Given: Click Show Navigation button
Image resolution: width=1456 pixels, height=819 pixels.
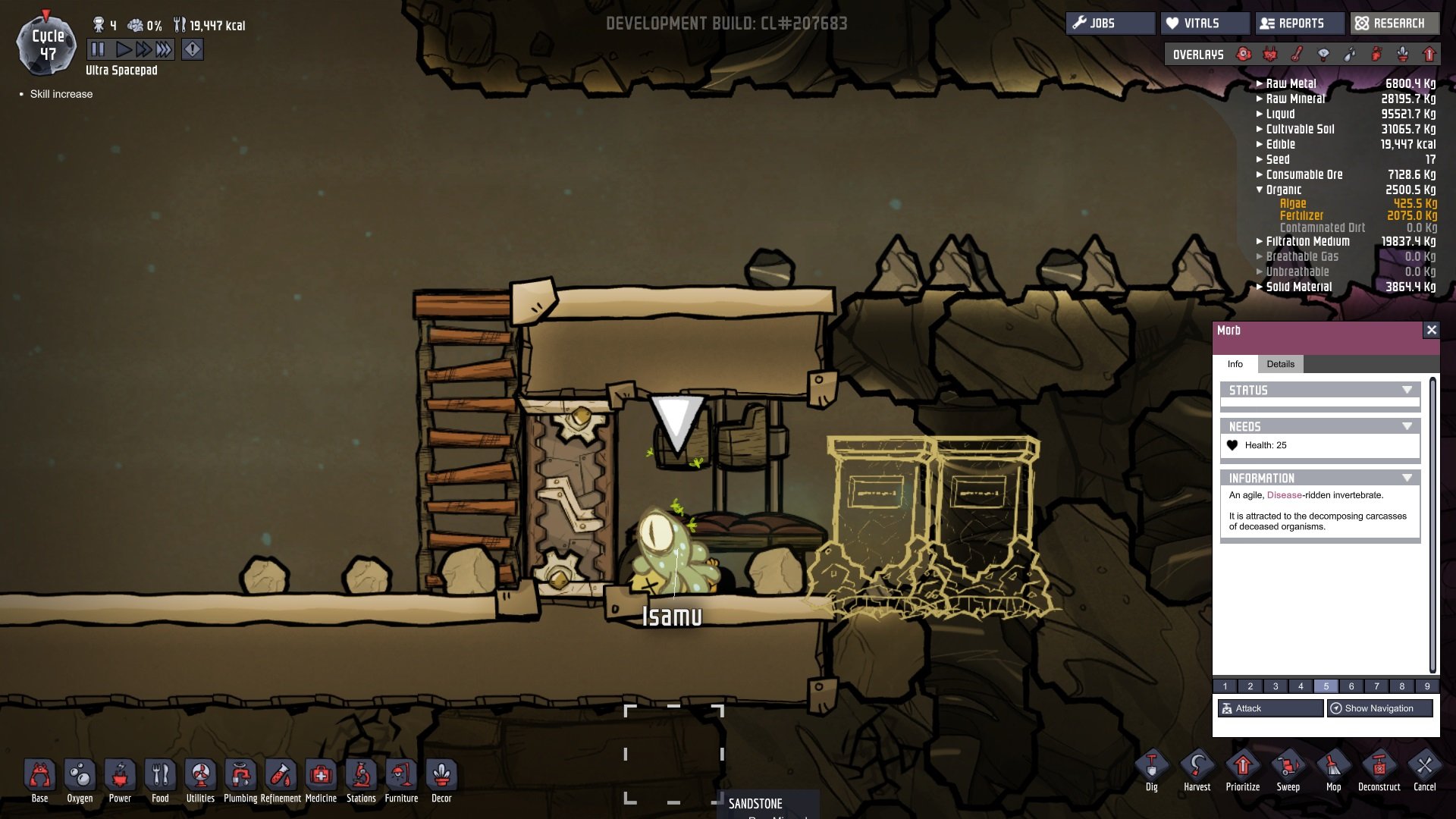Looking at the screenshot, I should click(1379, 708).
